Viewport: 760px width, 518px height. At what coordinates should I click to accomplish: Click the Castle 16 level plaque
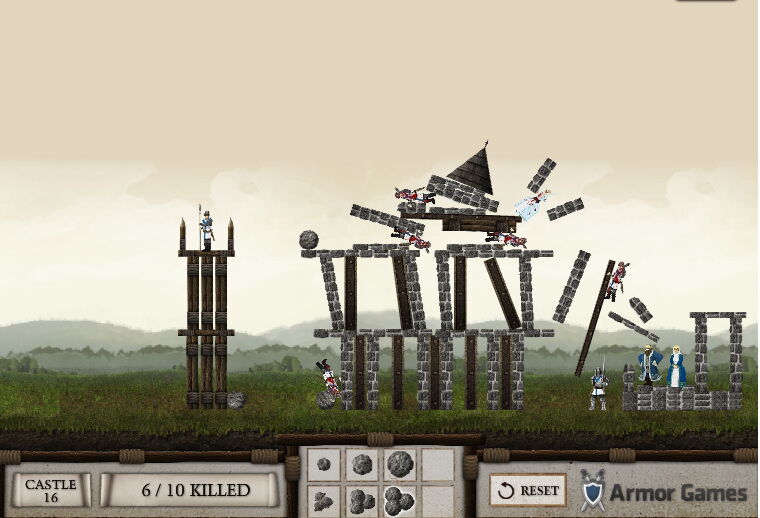[x=50, y=490]
